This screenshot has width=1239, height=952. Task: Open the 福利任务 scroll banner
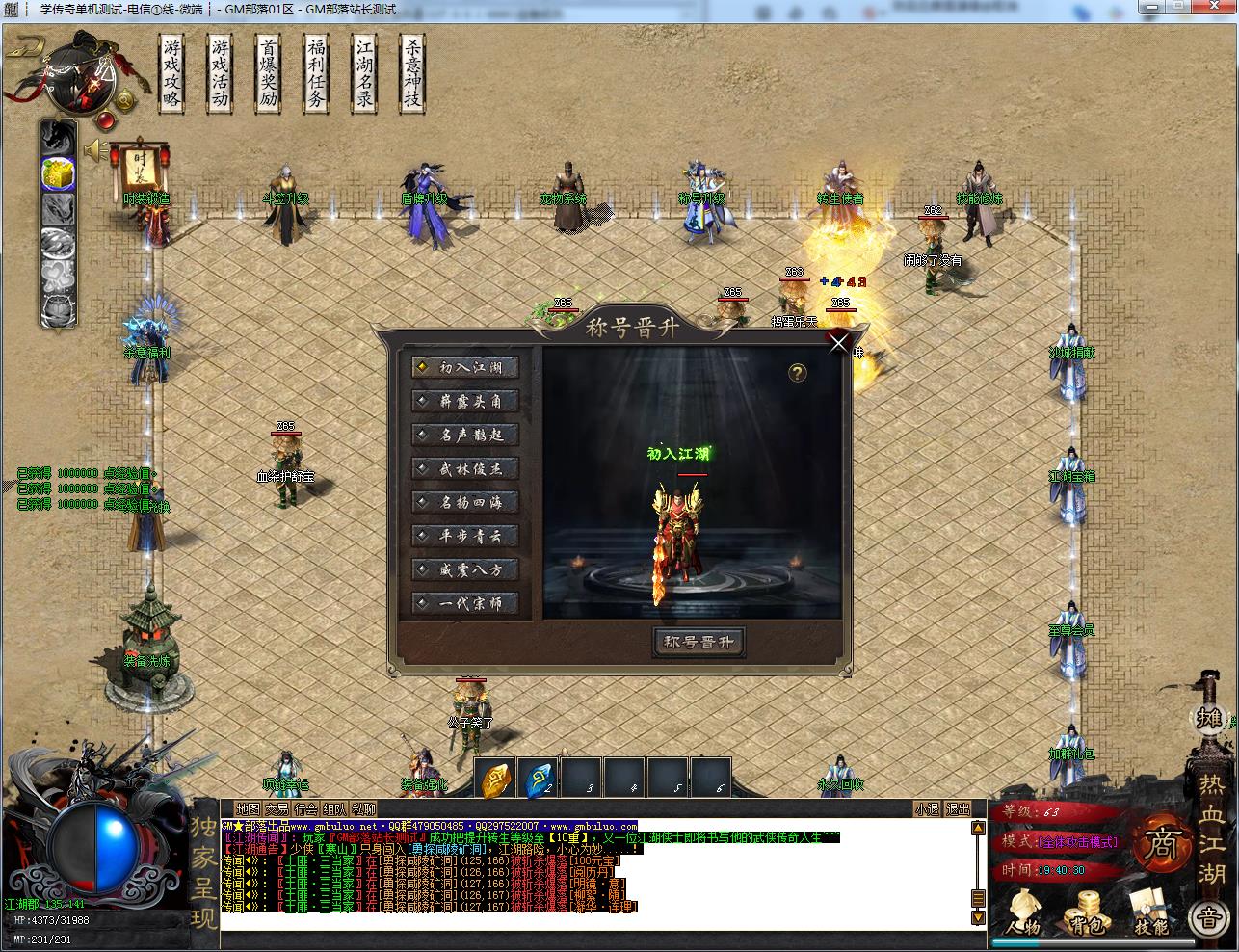click(316, 73)
